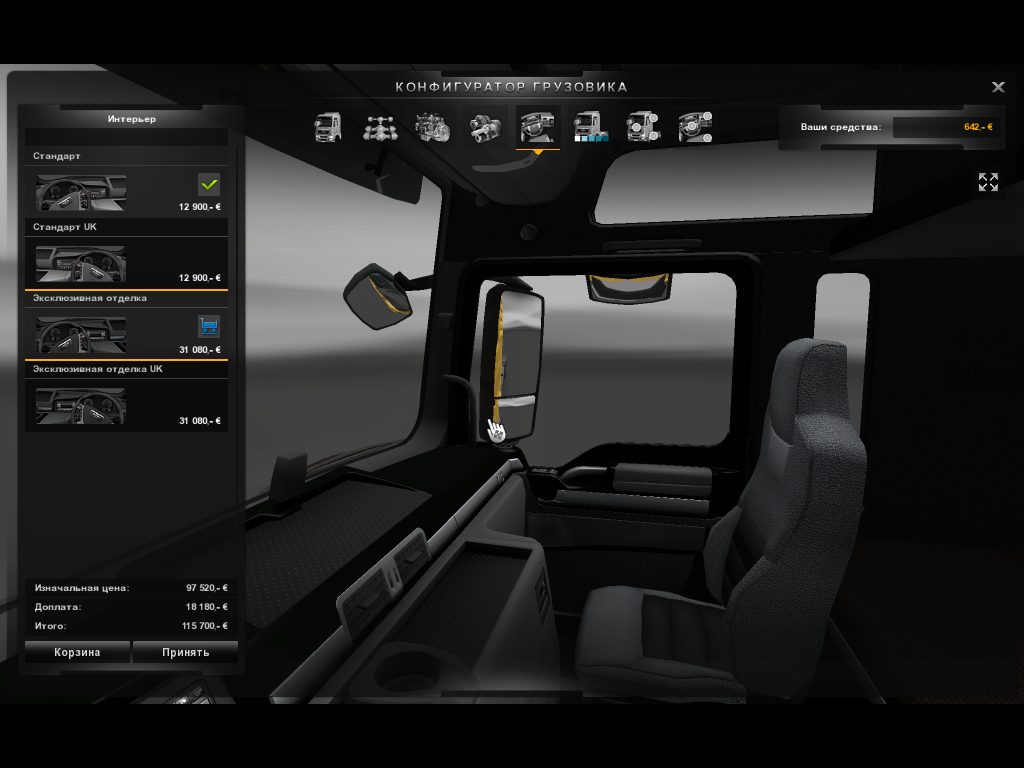Screen dimensions: 1024x768
Task: Open the truck paint color tab
Action: (590, 127)
